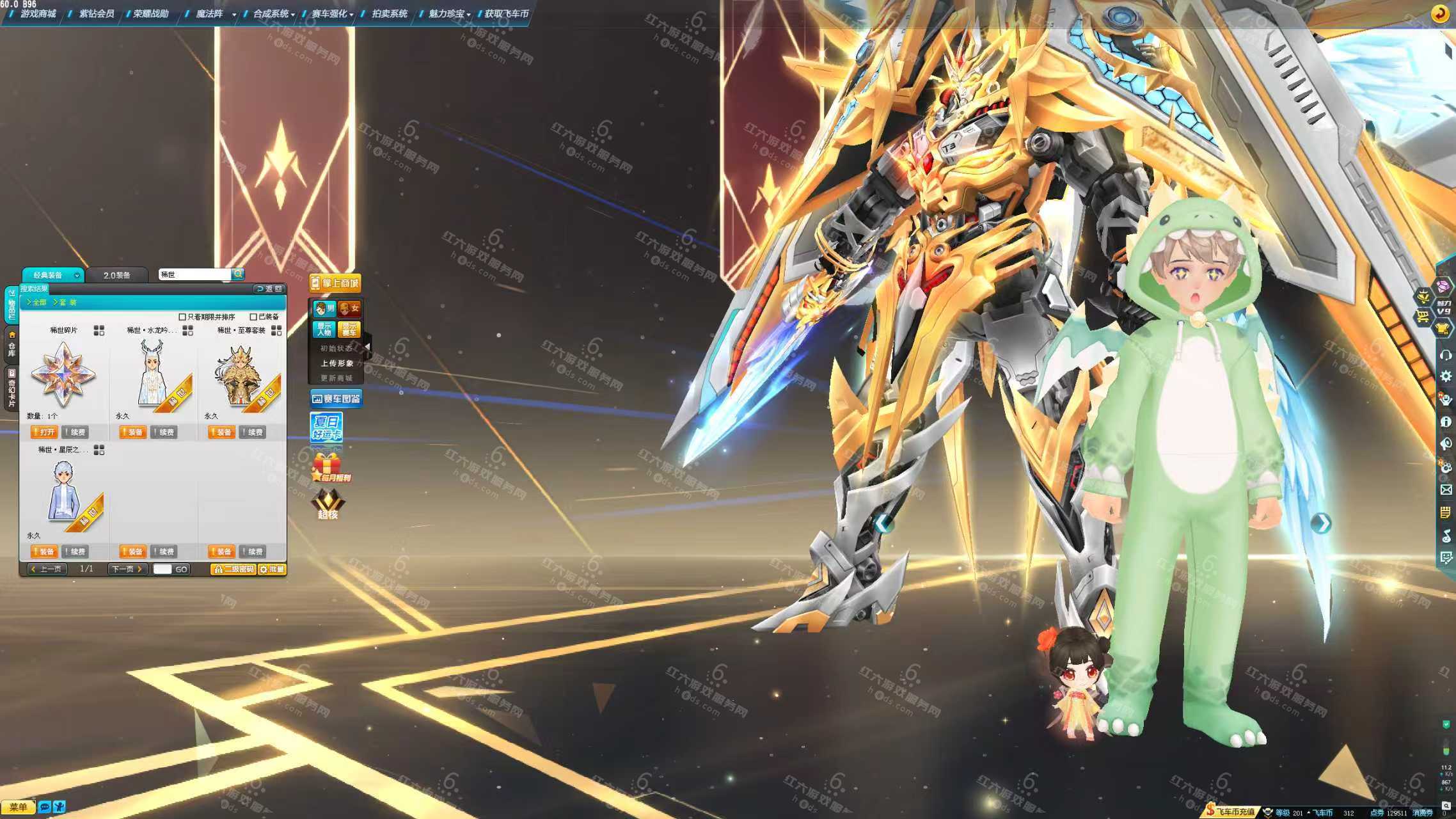Switch to the 奇幻卡片 side tab

12,388
